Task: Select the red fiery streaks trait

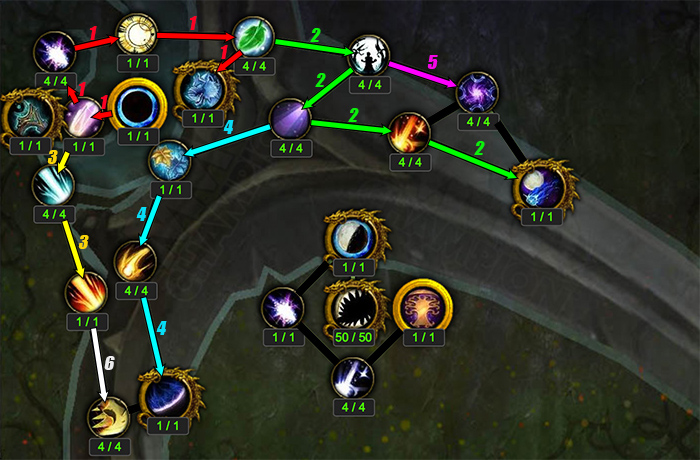Action: (x=85, y=292)
